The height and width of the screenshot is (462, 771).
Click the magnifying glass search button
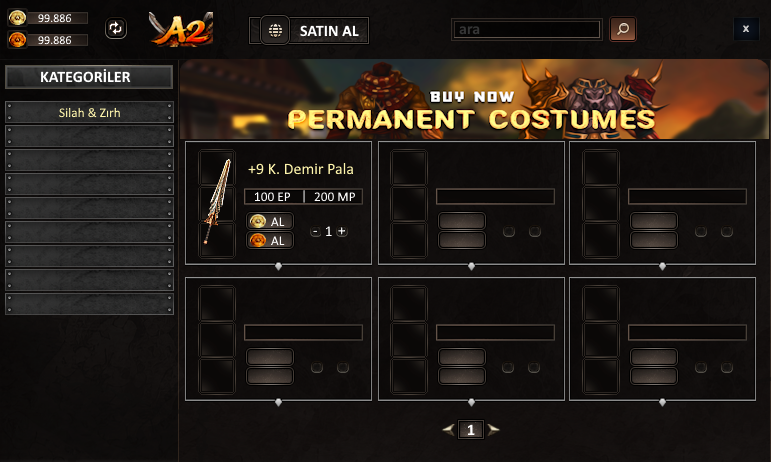[x=622, y=29]
